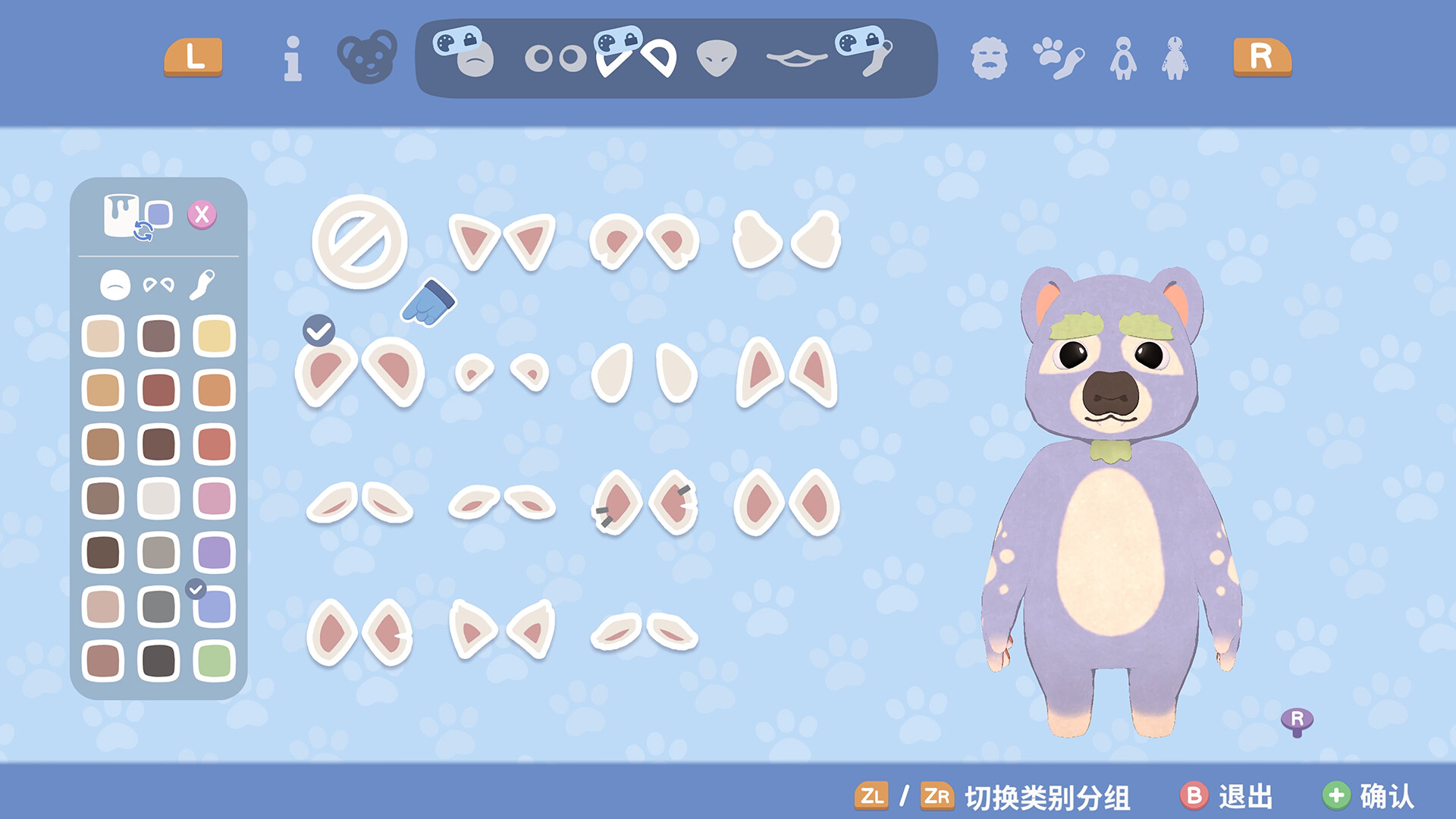This screenshot has height=819, width=1456.
Task: Deselect the checked periwinkle color swatch
Action: click(x=213, y=605)
